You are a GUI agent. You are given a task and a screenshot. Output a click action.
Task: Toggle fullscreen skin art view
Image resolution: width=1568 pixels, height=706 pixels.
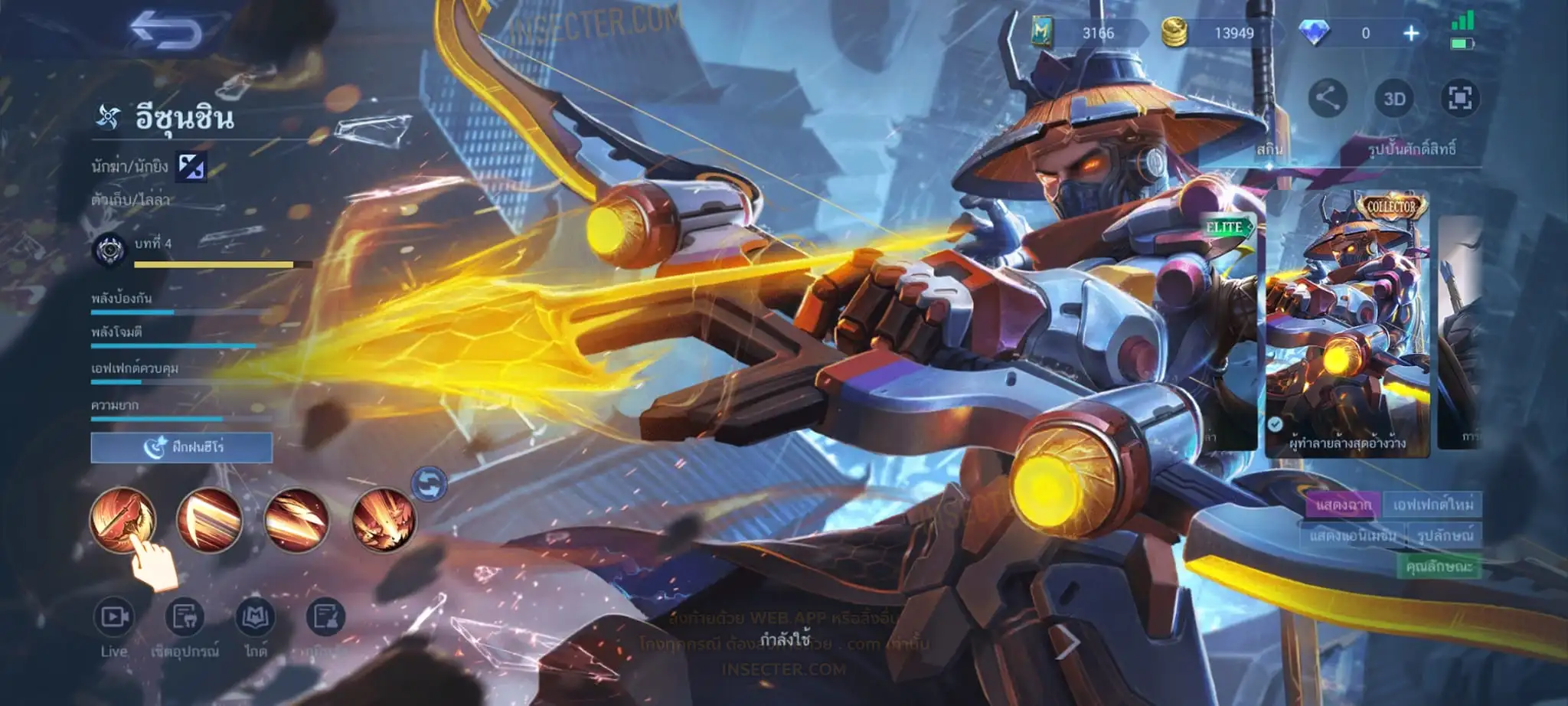click(x=1459, y=98)
